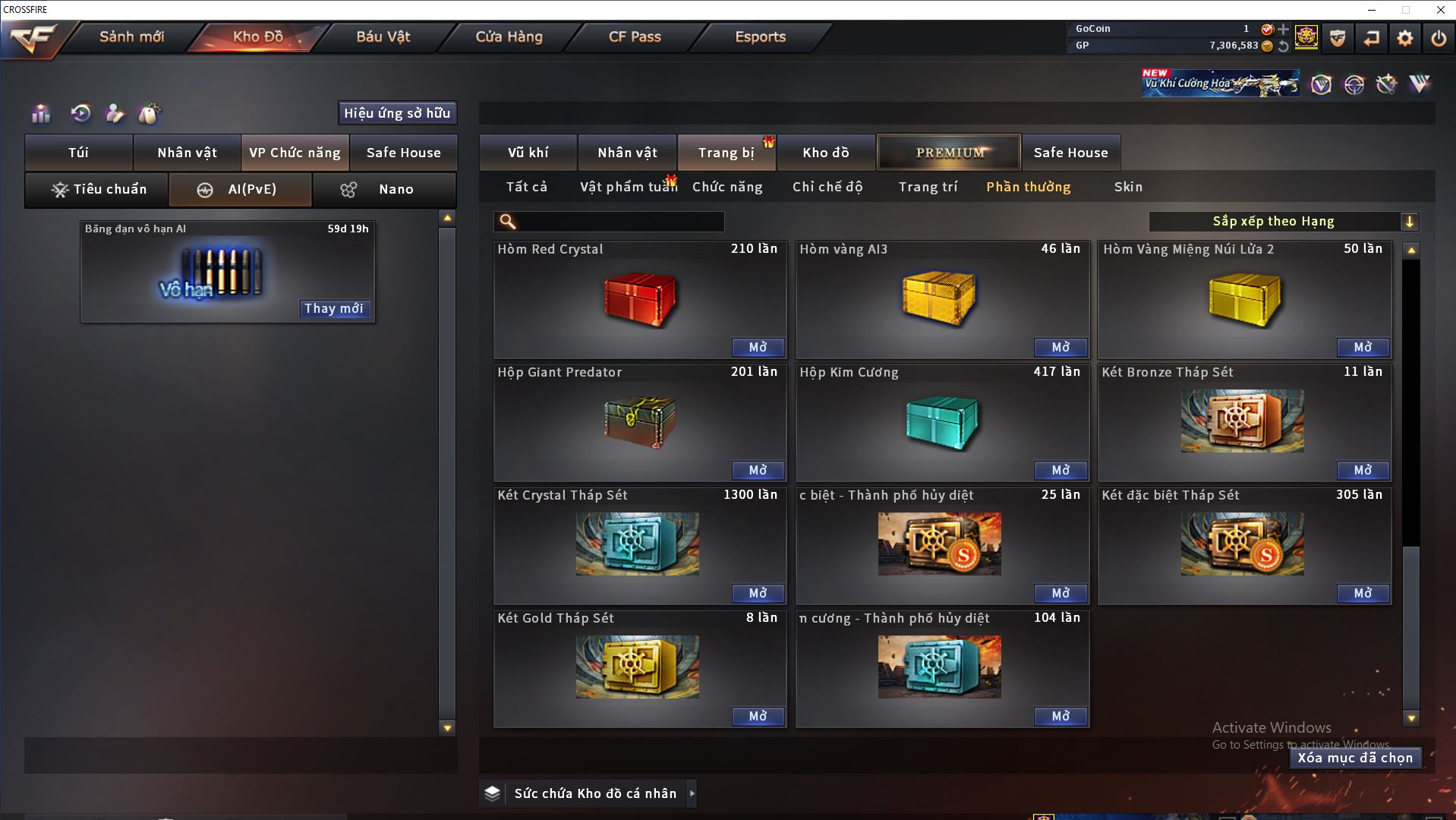Click the inventory search field
The image size is (1456, 820).
[619, 222]
